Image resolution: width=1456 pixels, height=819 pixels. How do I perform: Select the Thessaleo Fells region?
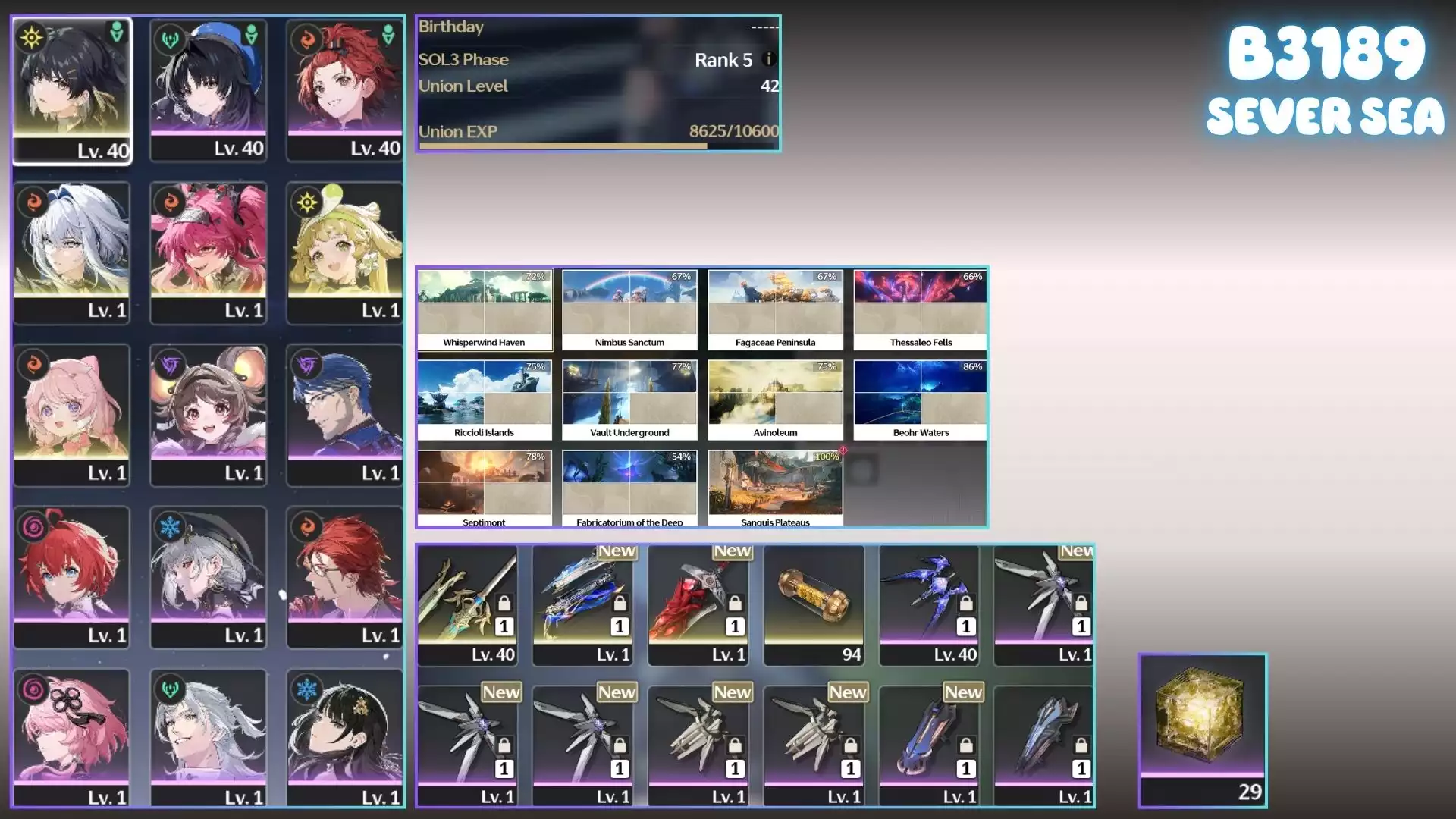coord(921,309)
